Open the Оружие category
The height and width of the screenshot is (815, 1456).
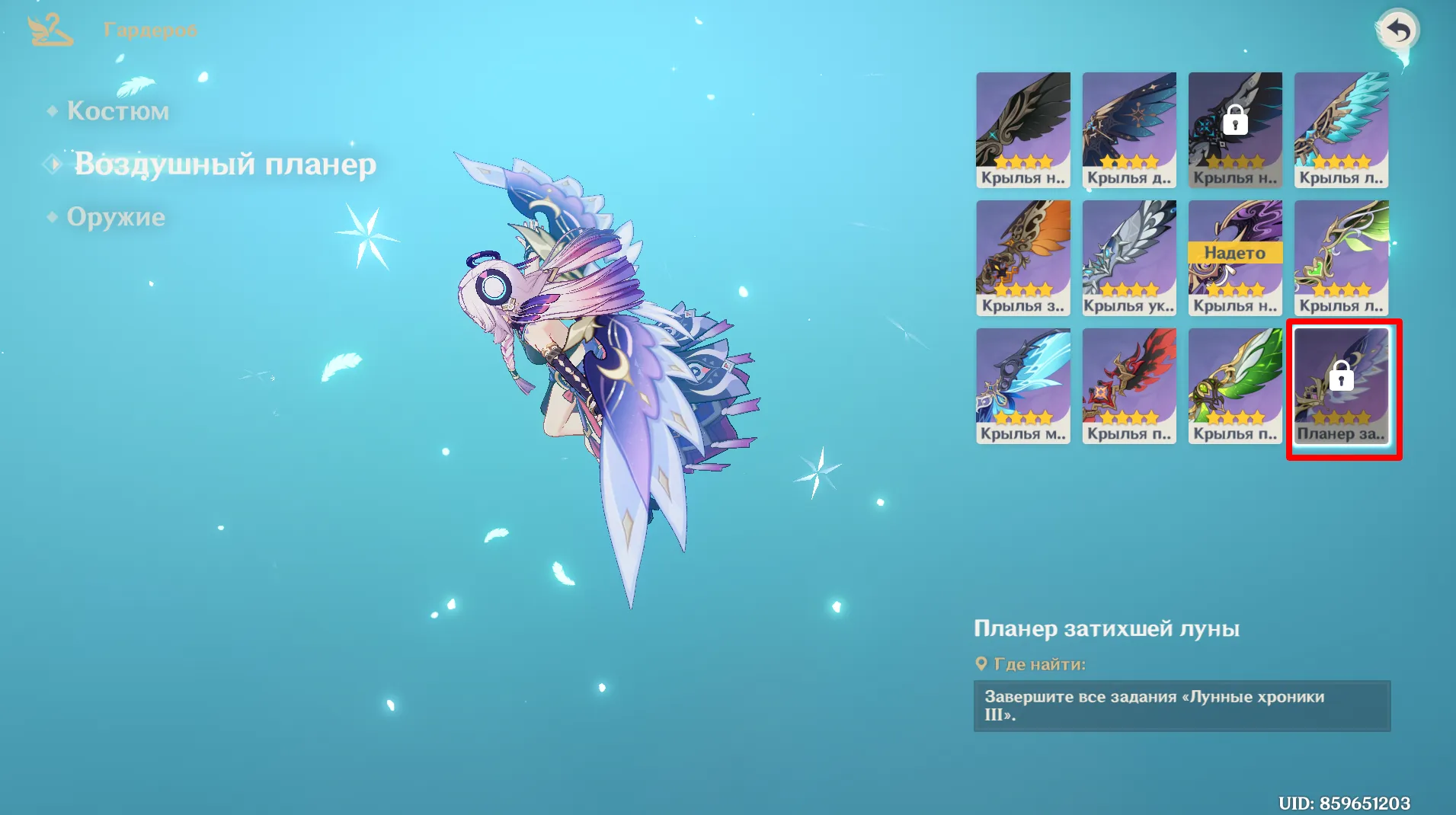[116, 217]
